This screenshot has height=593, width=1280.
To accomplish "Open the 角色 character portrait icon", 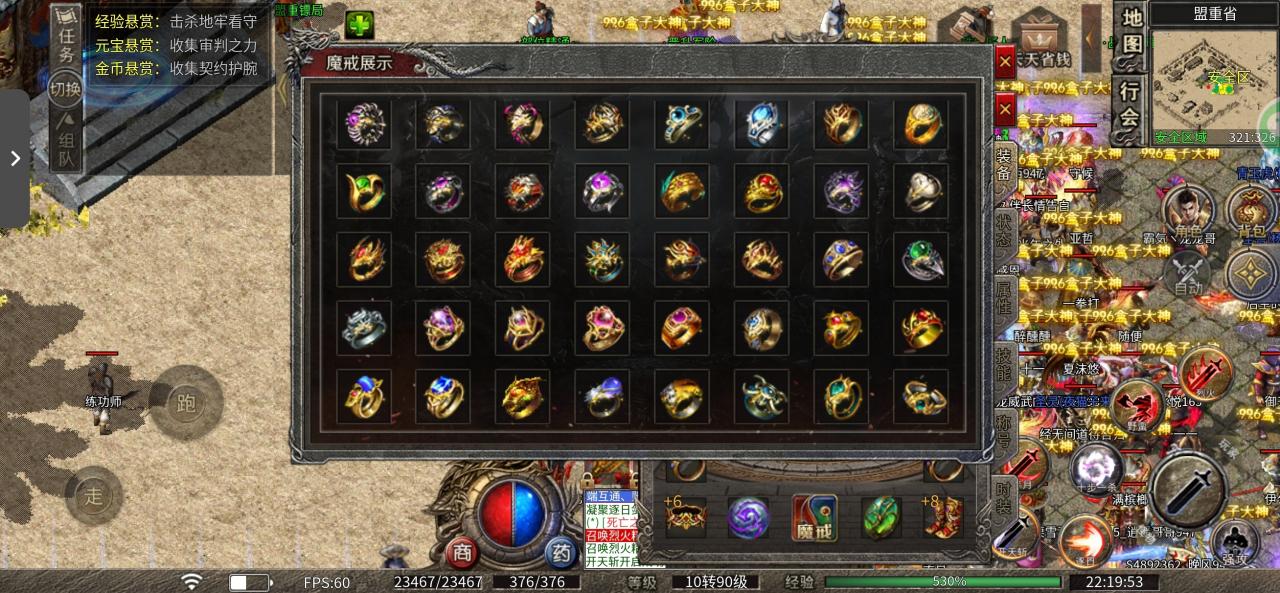I will 1187,212.
